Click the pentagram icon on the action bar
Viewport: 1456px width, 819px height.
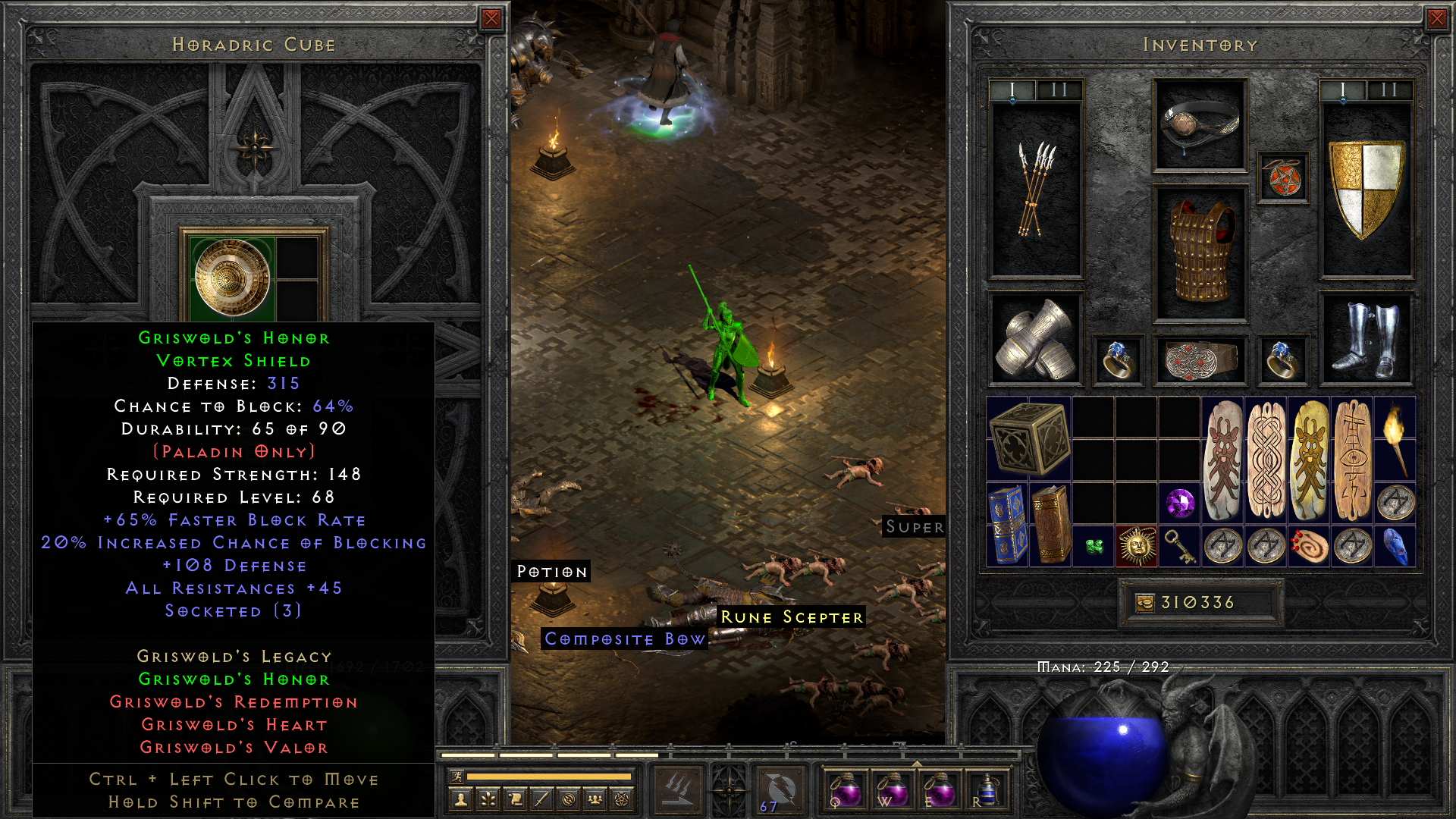pos(623,801)
